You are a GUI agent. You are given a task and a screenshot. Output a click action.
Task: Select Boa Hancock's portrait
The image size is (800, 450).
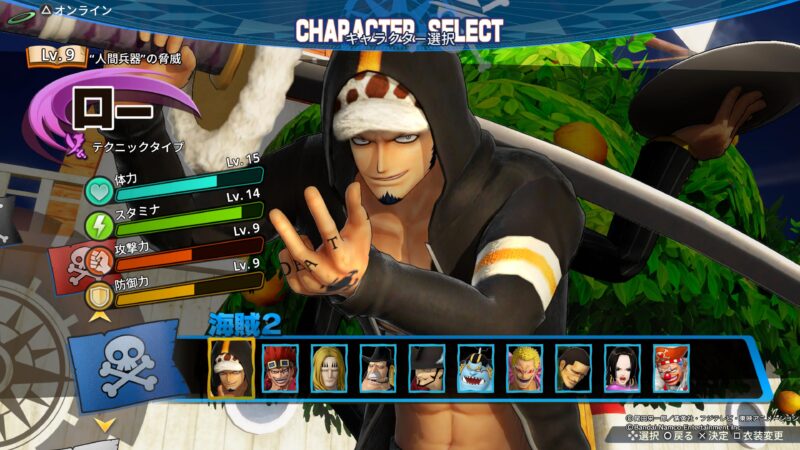pos(623,368)
